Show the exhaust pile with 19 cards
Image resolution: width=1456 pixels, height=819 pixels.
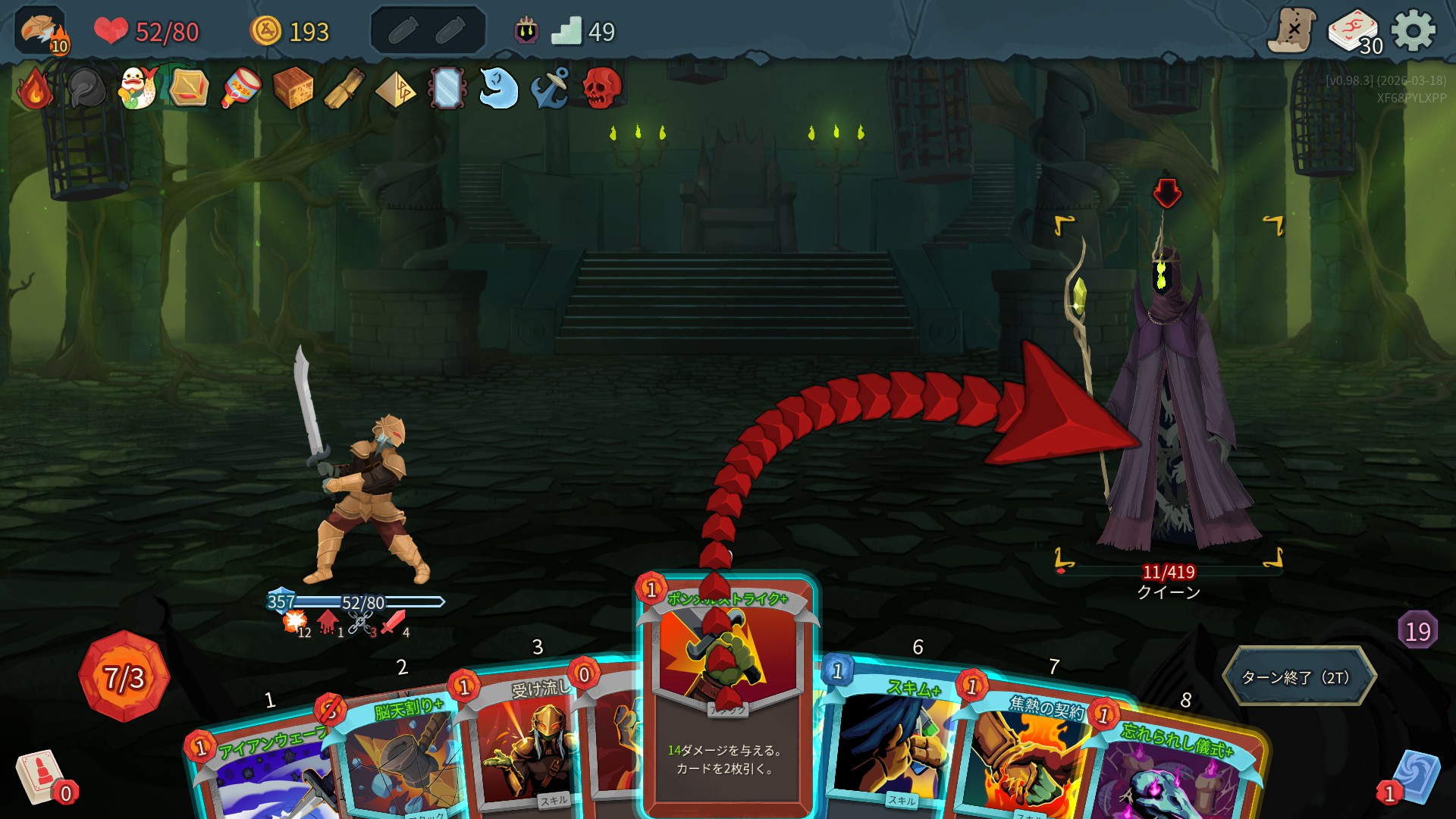click(1417, 631)
